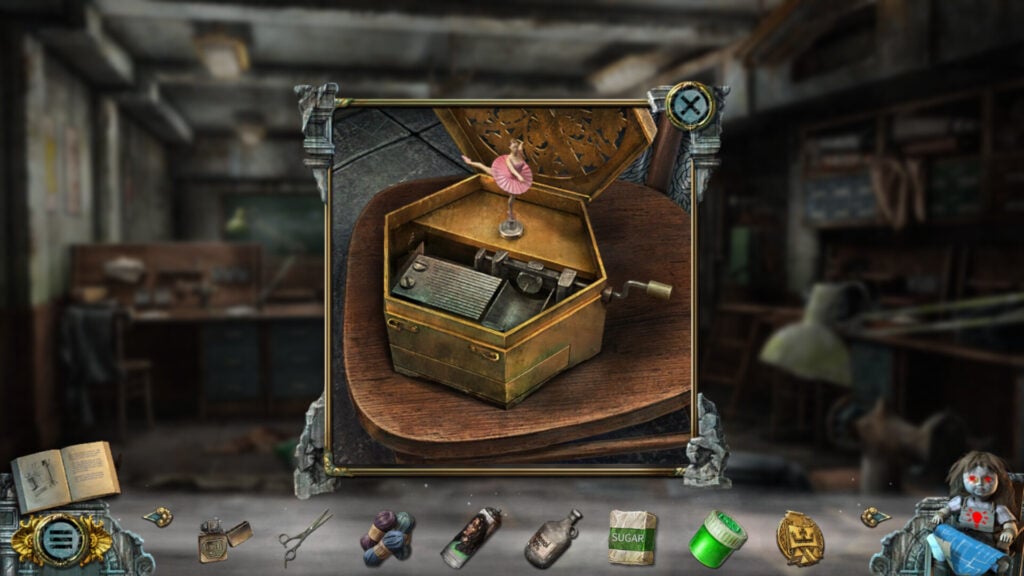Show previous inventory items with left arrow

pos(158,517)
